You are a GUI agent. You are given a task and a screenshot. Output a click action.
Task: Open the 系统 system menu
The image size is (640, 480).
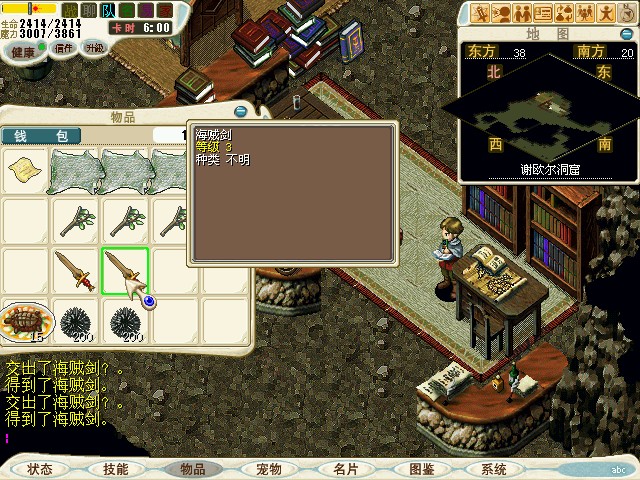[x=494, y=469]
